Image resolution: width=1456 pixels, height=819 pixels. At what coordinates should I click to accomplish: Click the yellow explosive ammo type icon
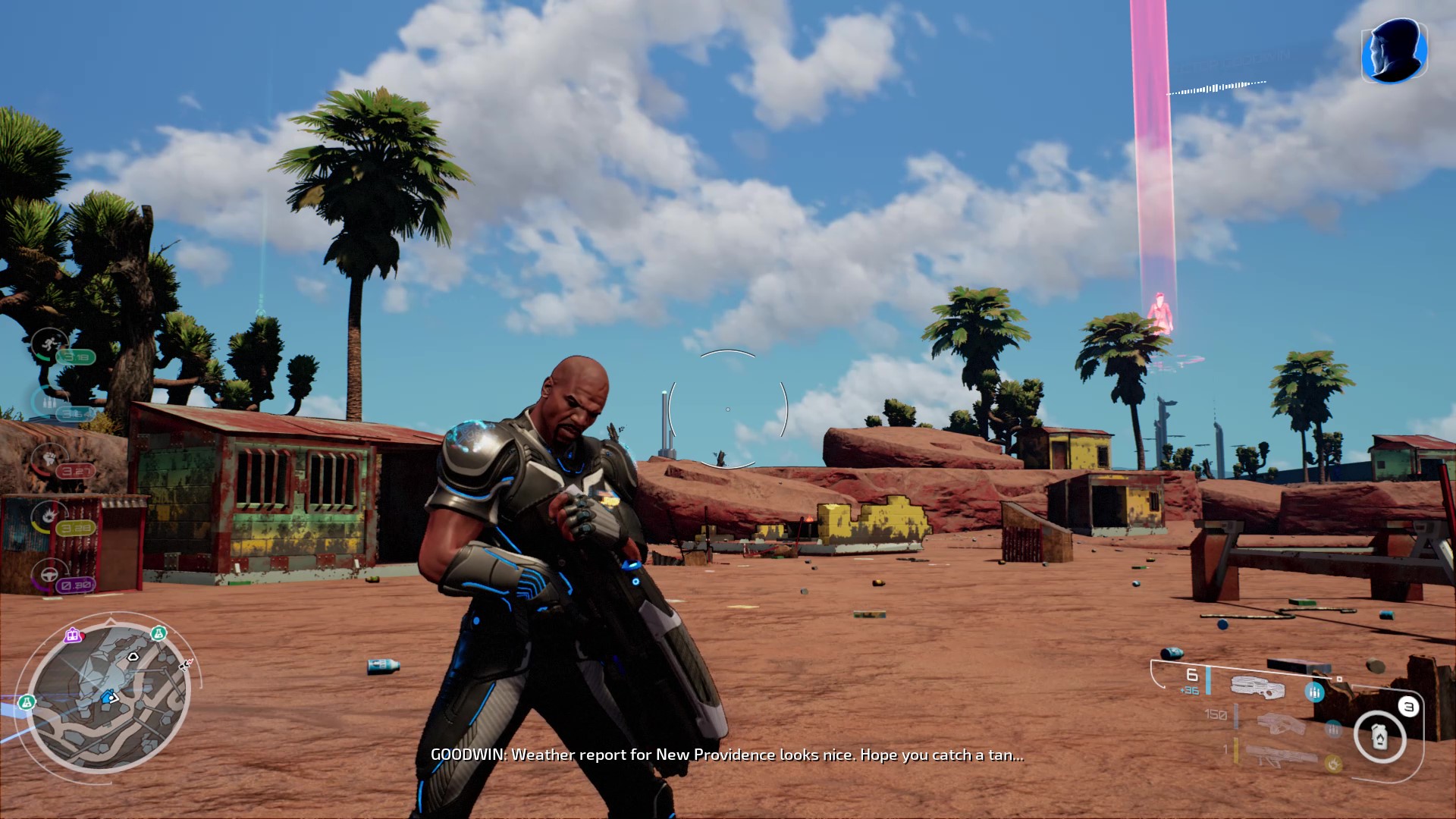[x=1333, y=763]
